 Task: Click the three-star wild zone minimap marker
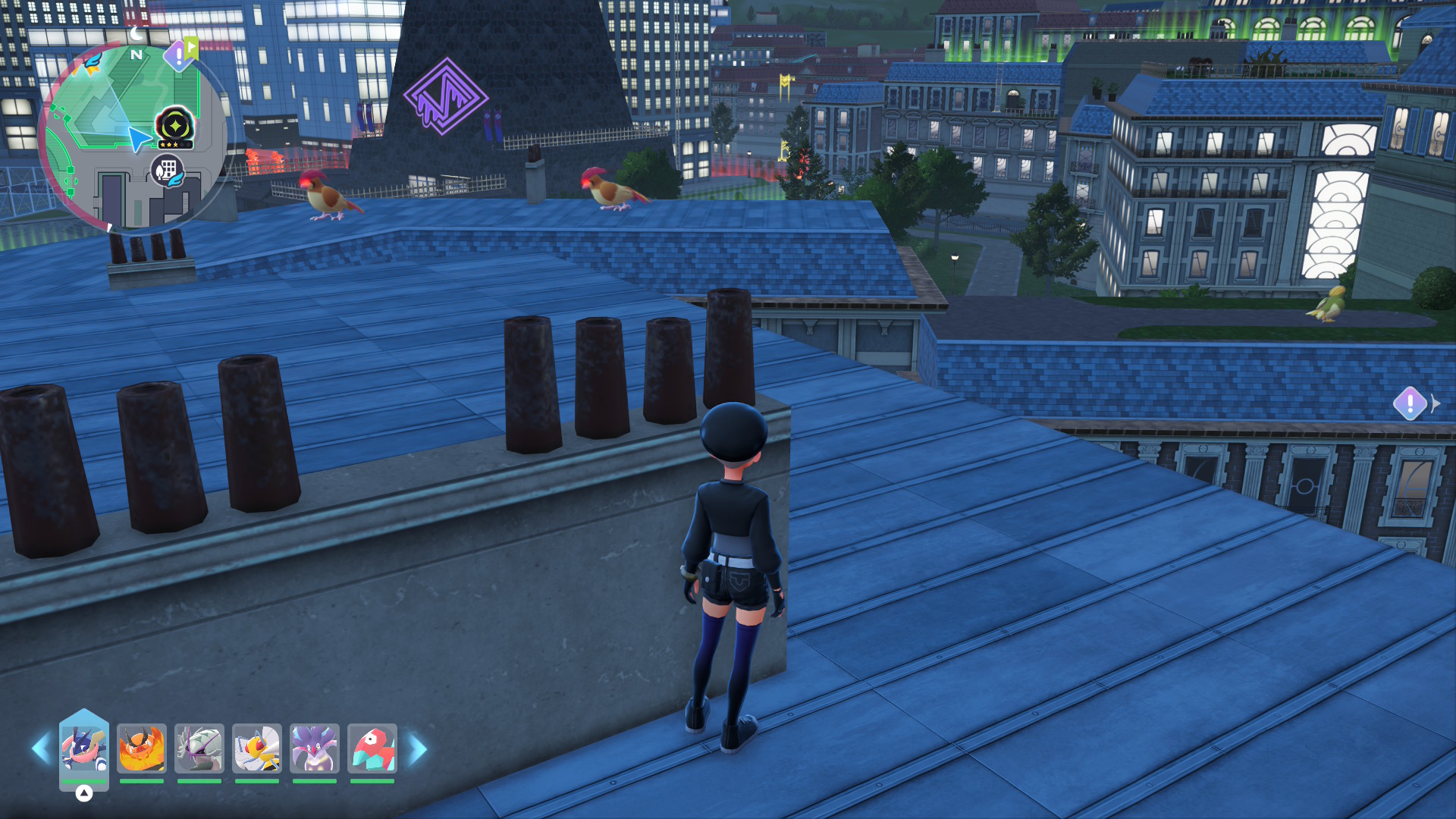(174, 127)
